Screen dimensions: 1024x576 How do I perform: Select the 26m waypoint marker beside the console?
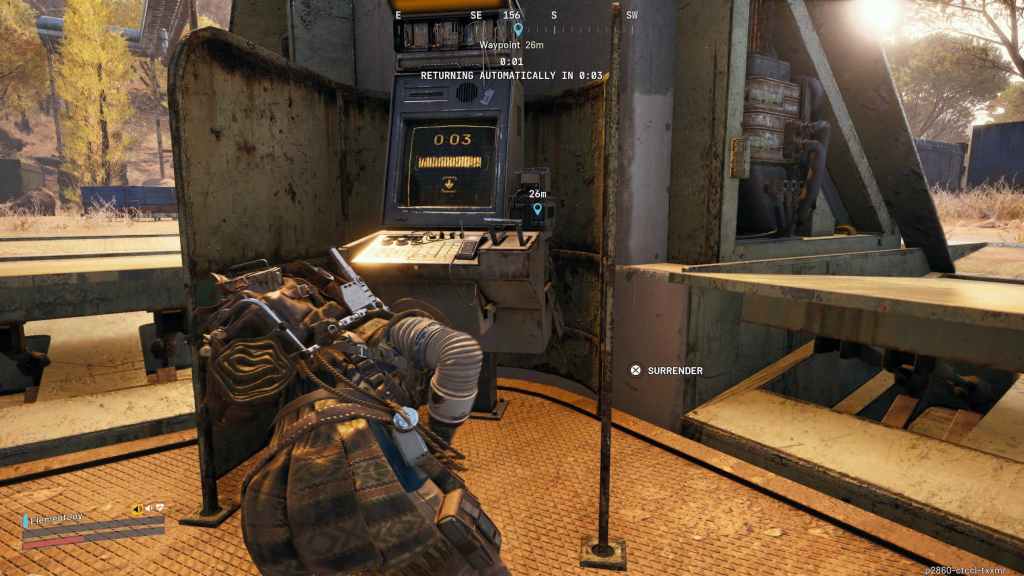538,208
